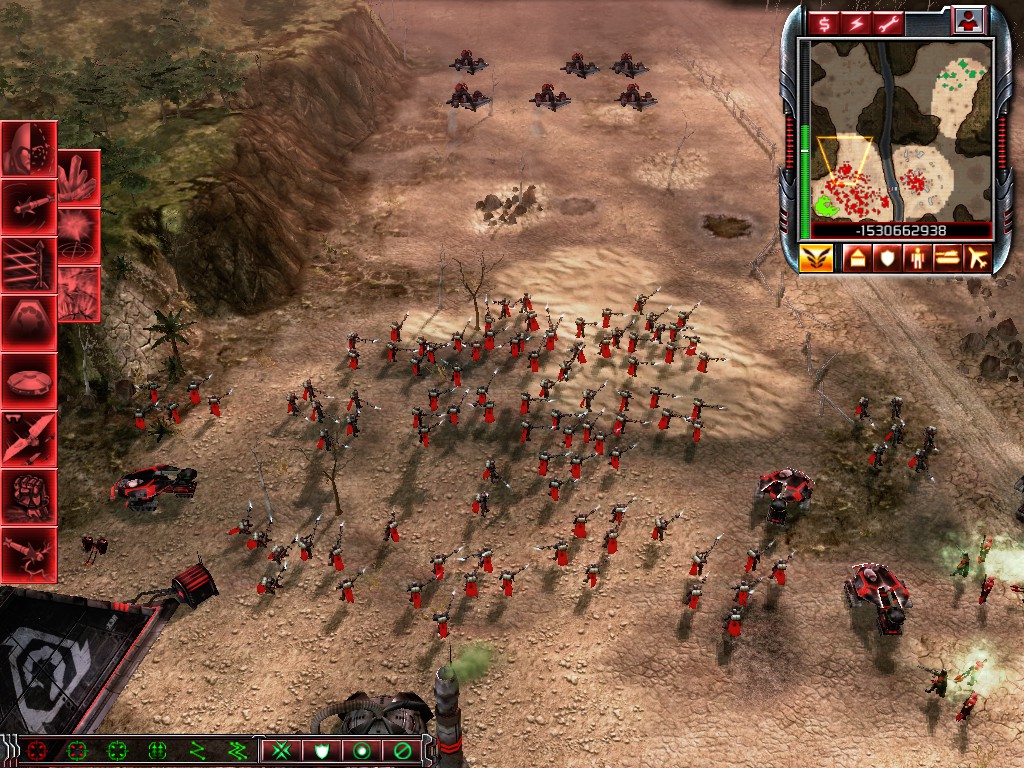This screenshot has width=1024, height=768.
Task: Select the green shield guard stance
Action: [x=322, y=750]
